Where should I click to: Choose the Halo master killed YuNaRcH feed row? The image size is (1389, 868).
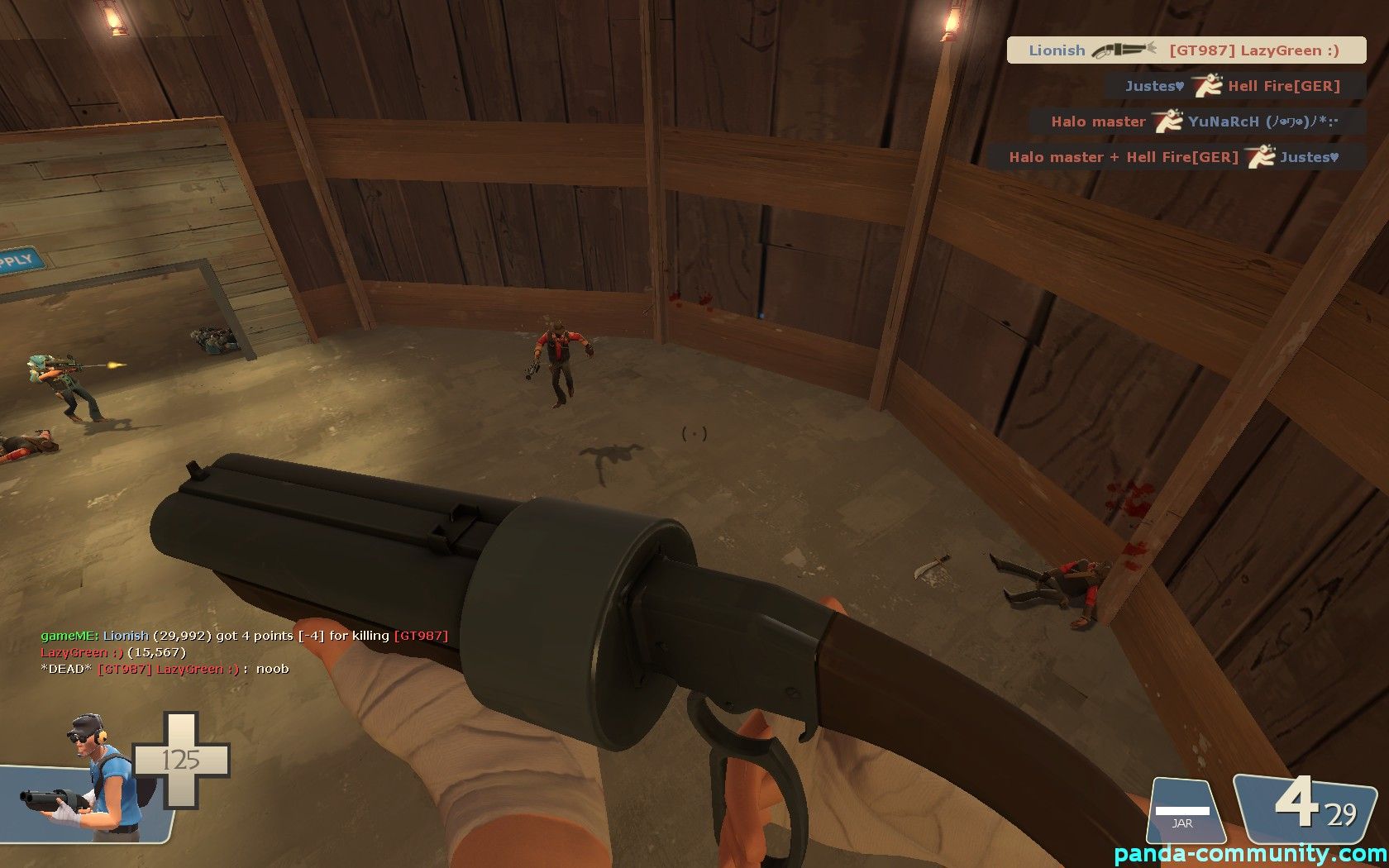[x=1196, y=122]
